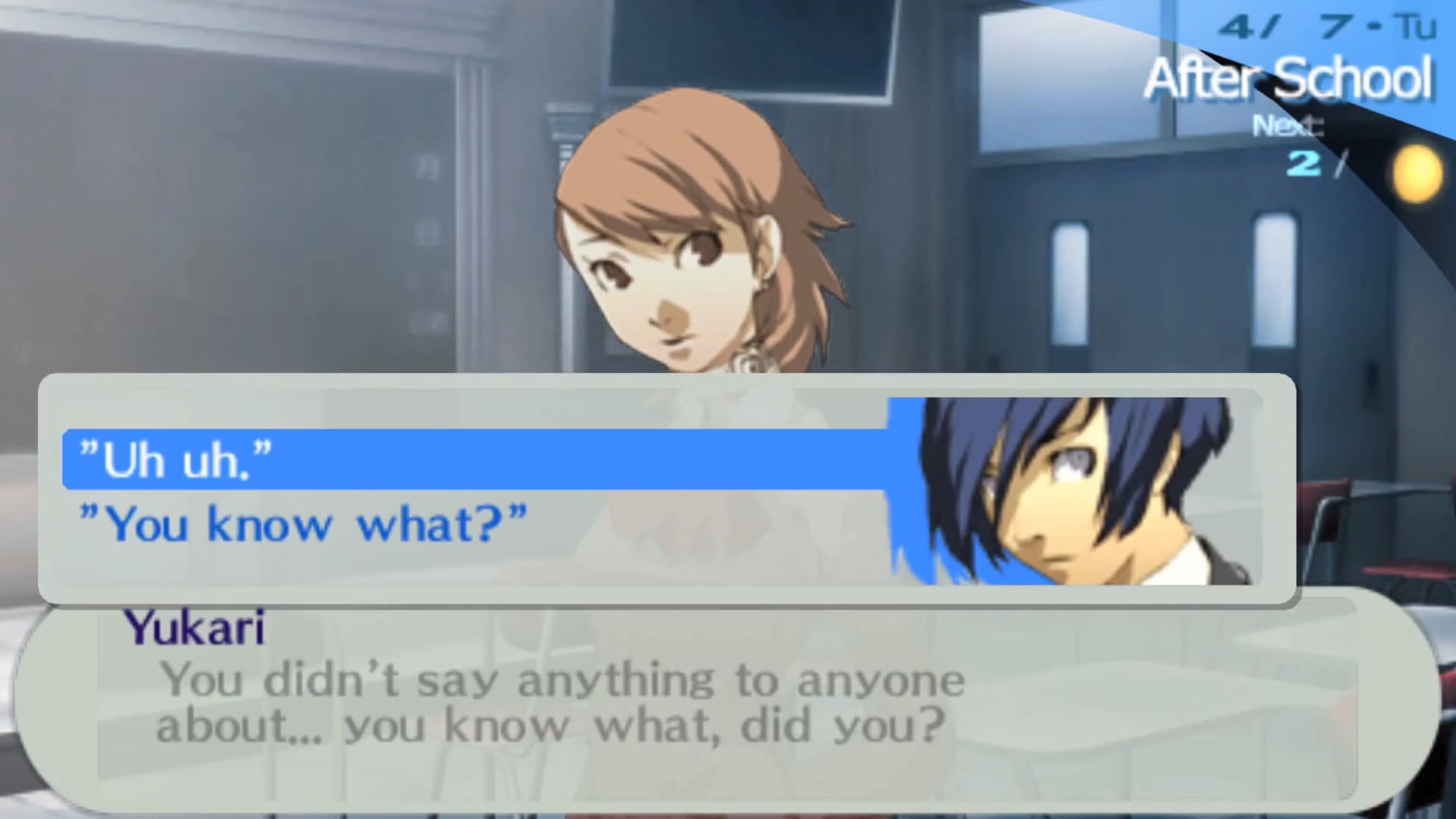Choose the "Uh uh." reply
Image resolution: width=1456 pixels, height=819 pixels.
[x=176, y=460]
